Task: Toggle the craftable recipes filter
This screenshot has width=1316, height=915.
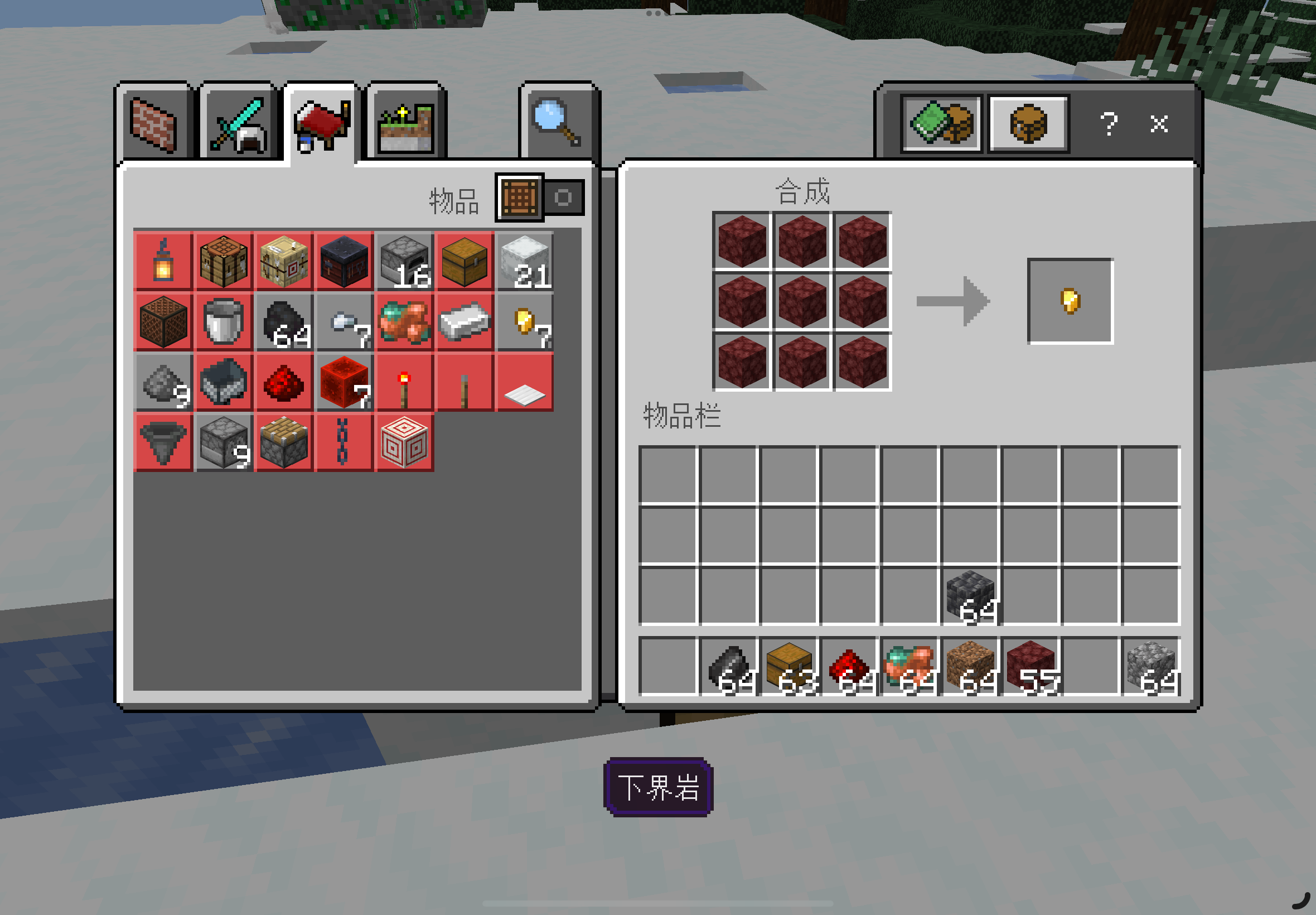Action: point(563,198)
